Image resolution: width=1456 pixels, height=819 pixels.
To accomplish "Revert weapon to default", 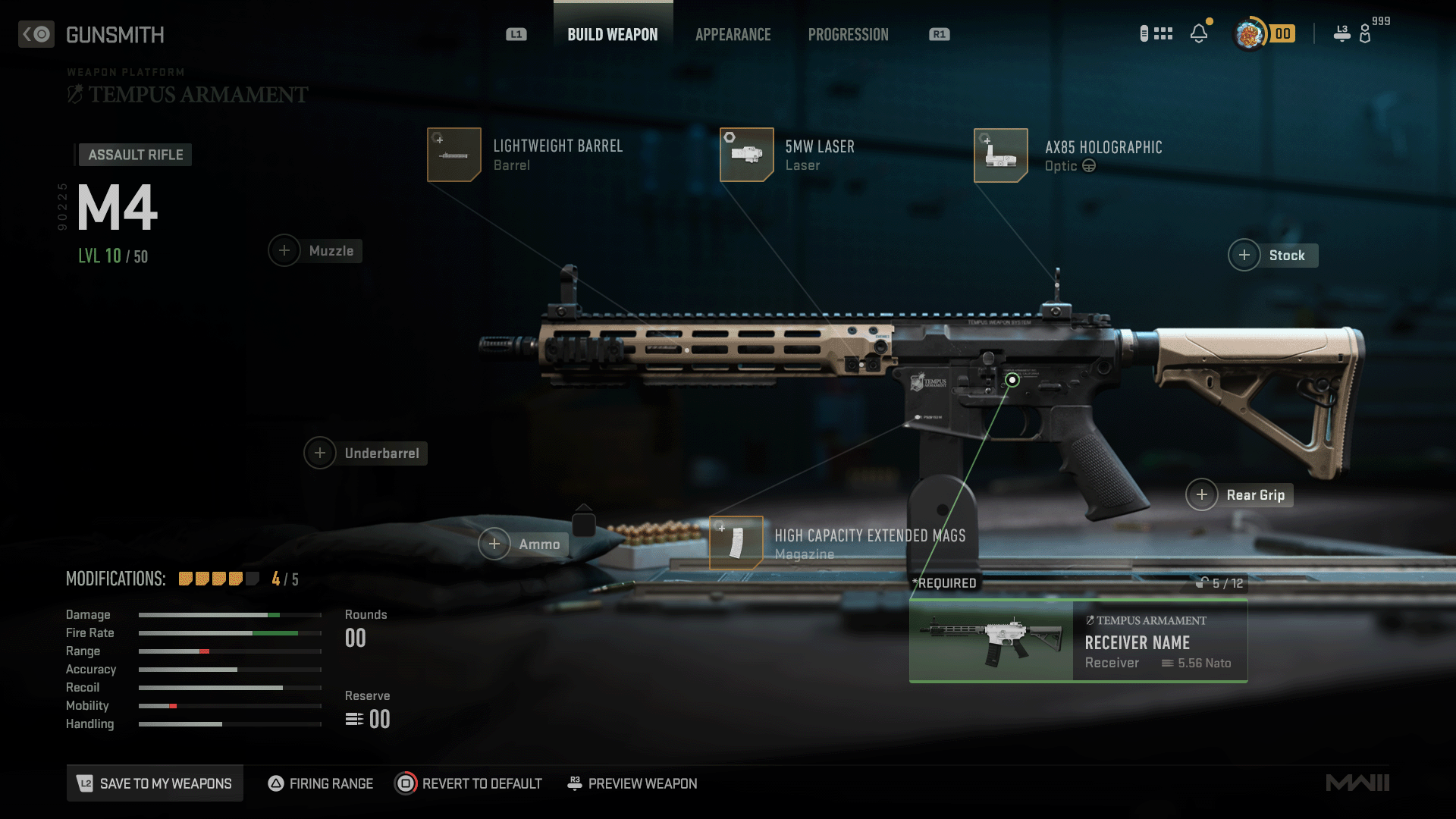I will tap(469, 783).
